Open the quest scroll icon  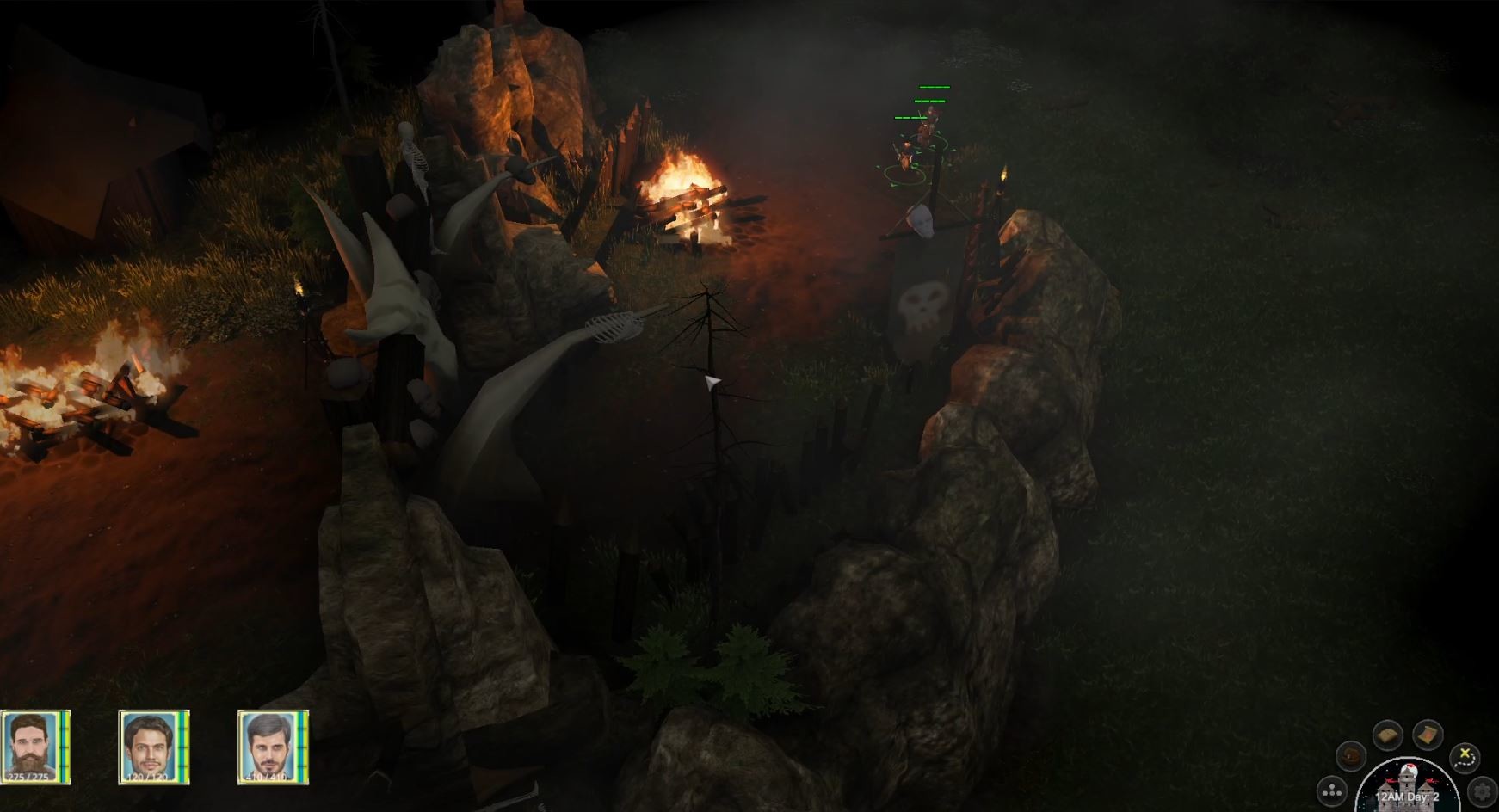(1428, 735)
